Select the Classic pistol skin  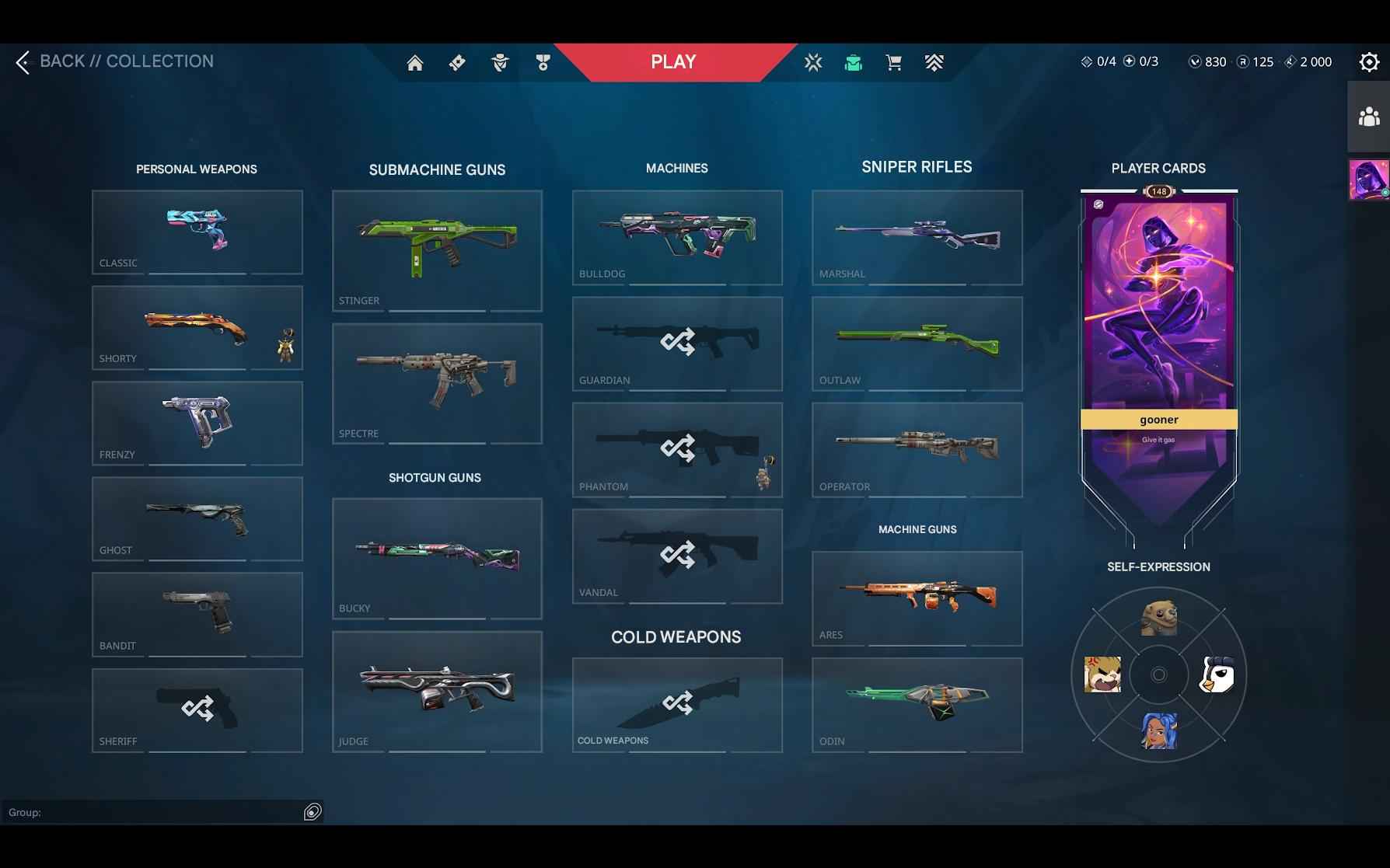coord(197,232)
